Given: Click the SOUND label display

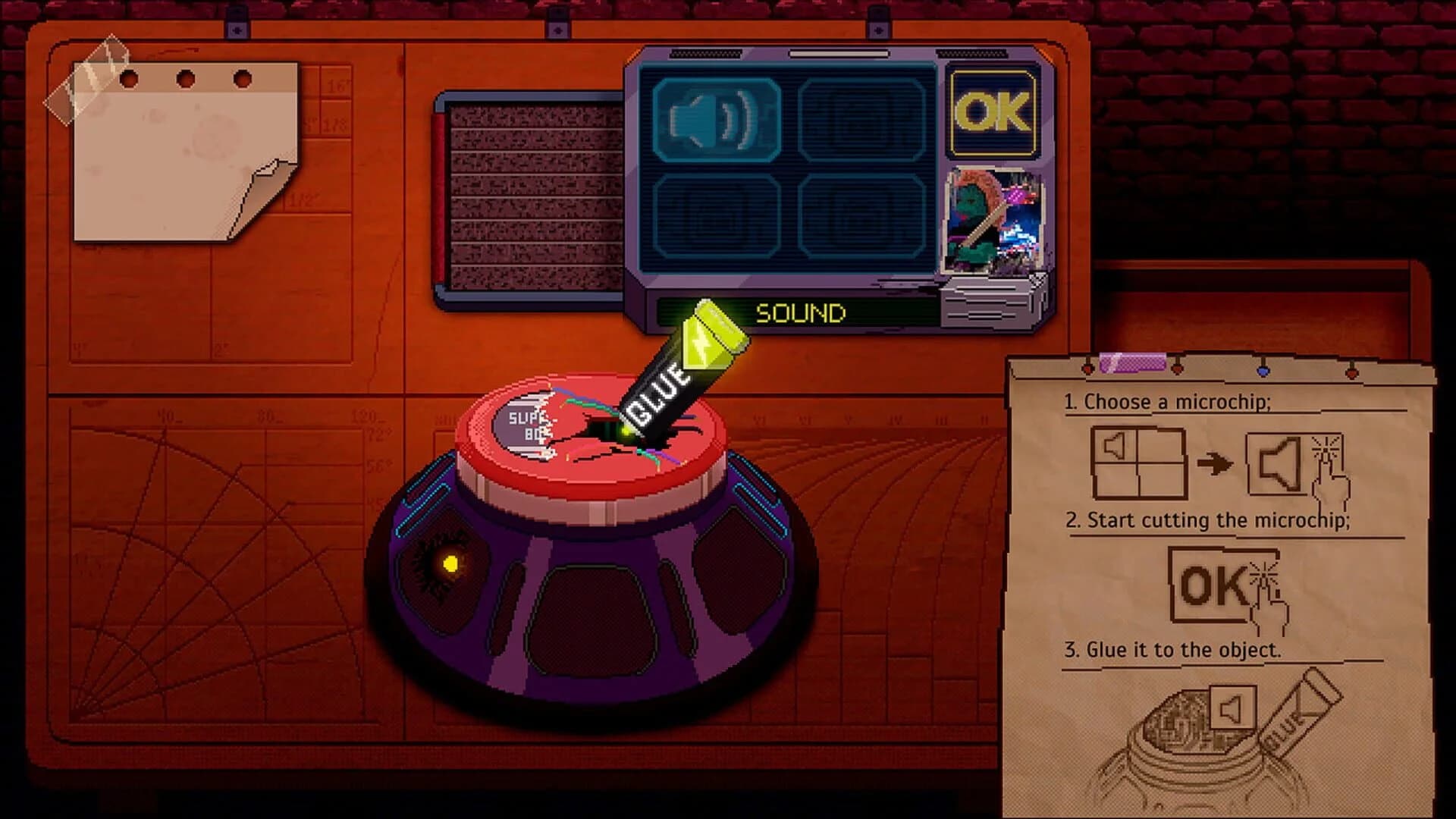Looking at the screenshot, I should pos(800,312).
